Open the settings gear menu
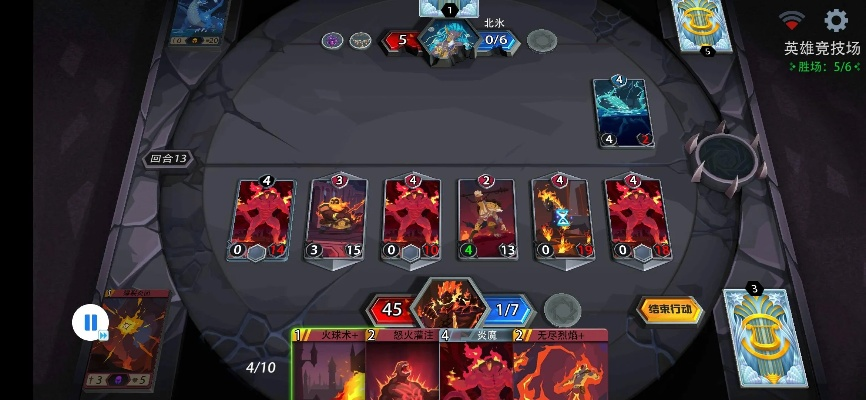The height and width of the screenshot is (400, 866). tap(835, 20)
